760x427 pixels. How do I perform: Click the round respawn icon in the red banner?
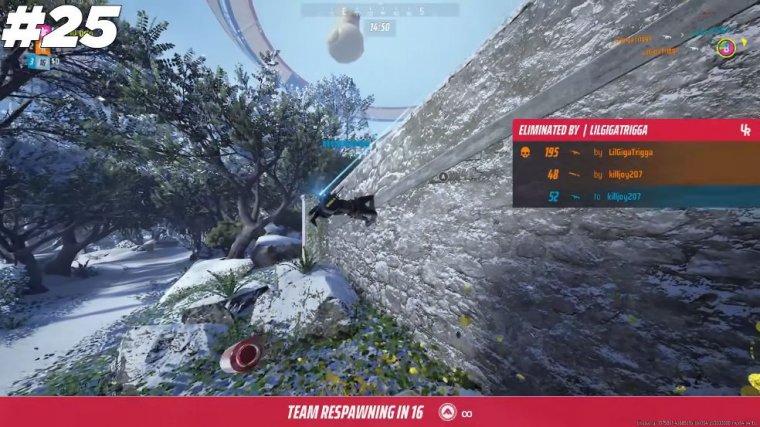click(x=444, y=412)
